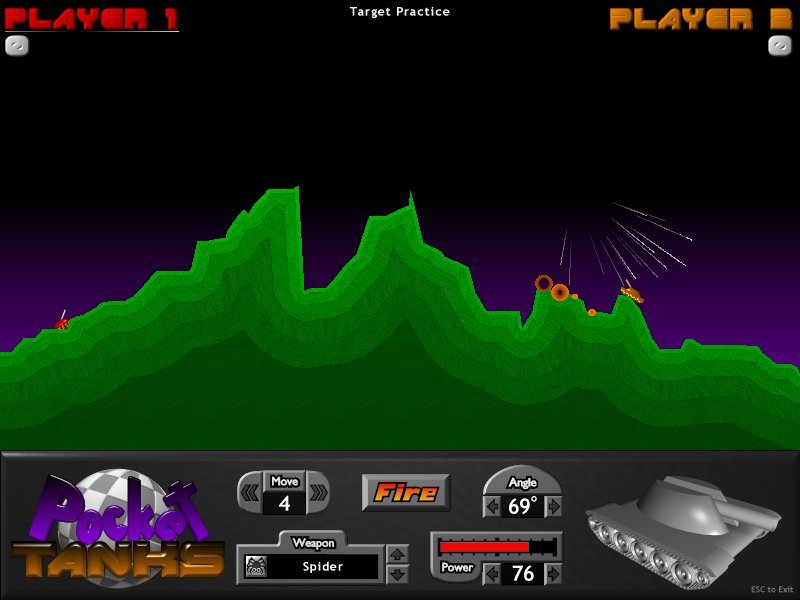Move the tank left
Image resolution: width=800 pixels, height=600 pixels.
(x=247, y=492)
